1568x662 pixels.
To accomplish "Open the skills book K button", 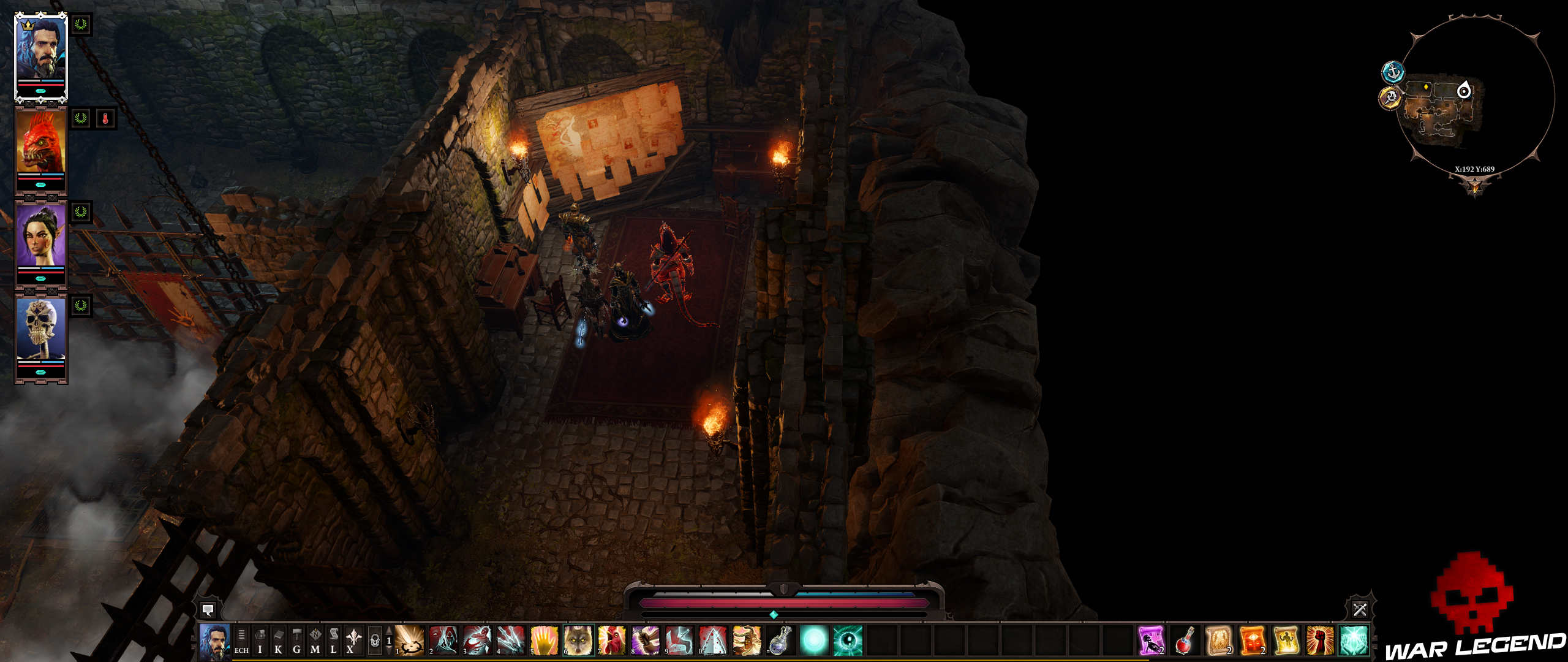I will click(278, 641).
